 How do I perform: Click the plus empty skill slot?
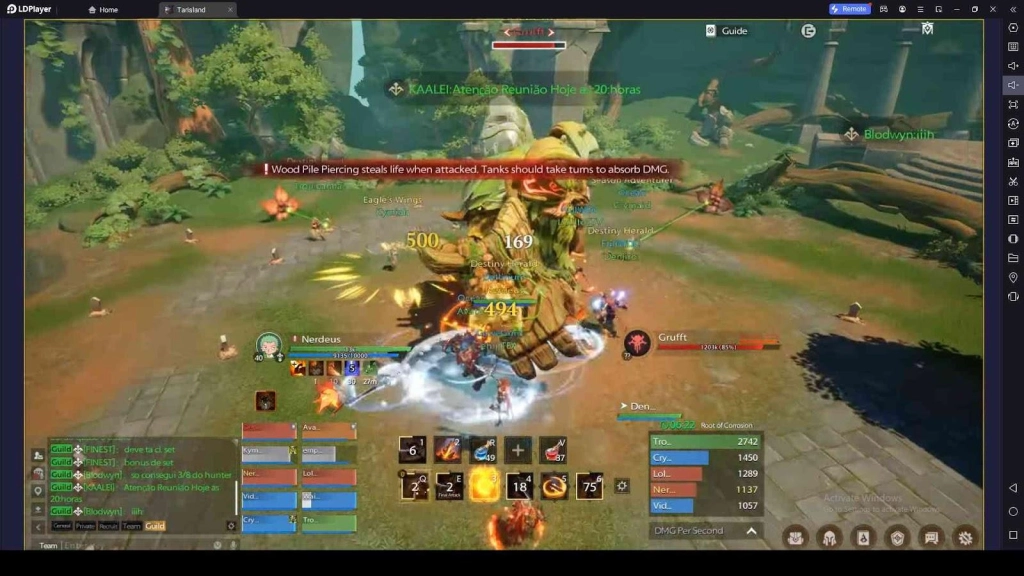tap(518, 450)
